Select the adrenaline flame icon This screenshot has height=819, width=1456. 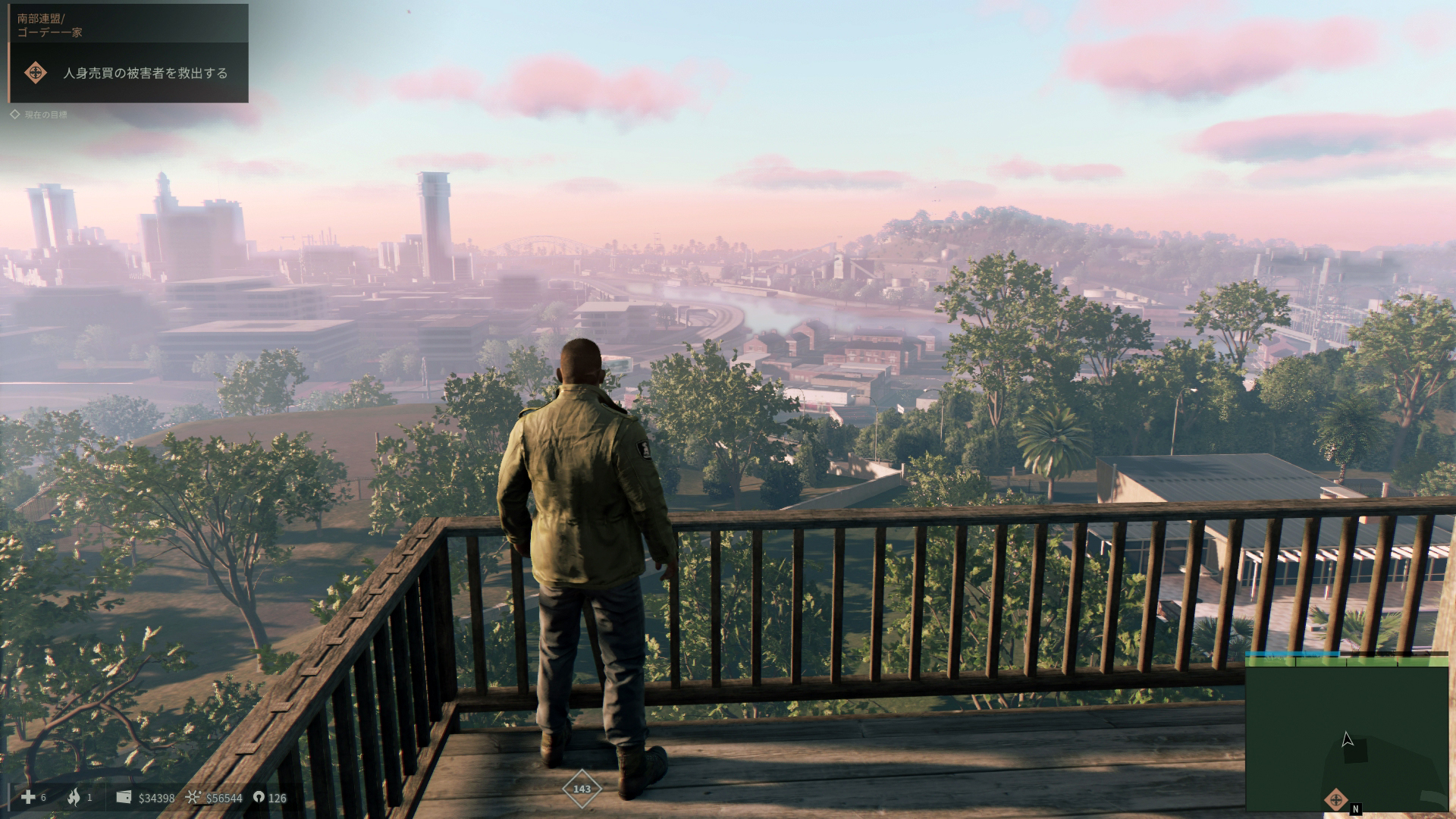point(74,797)
